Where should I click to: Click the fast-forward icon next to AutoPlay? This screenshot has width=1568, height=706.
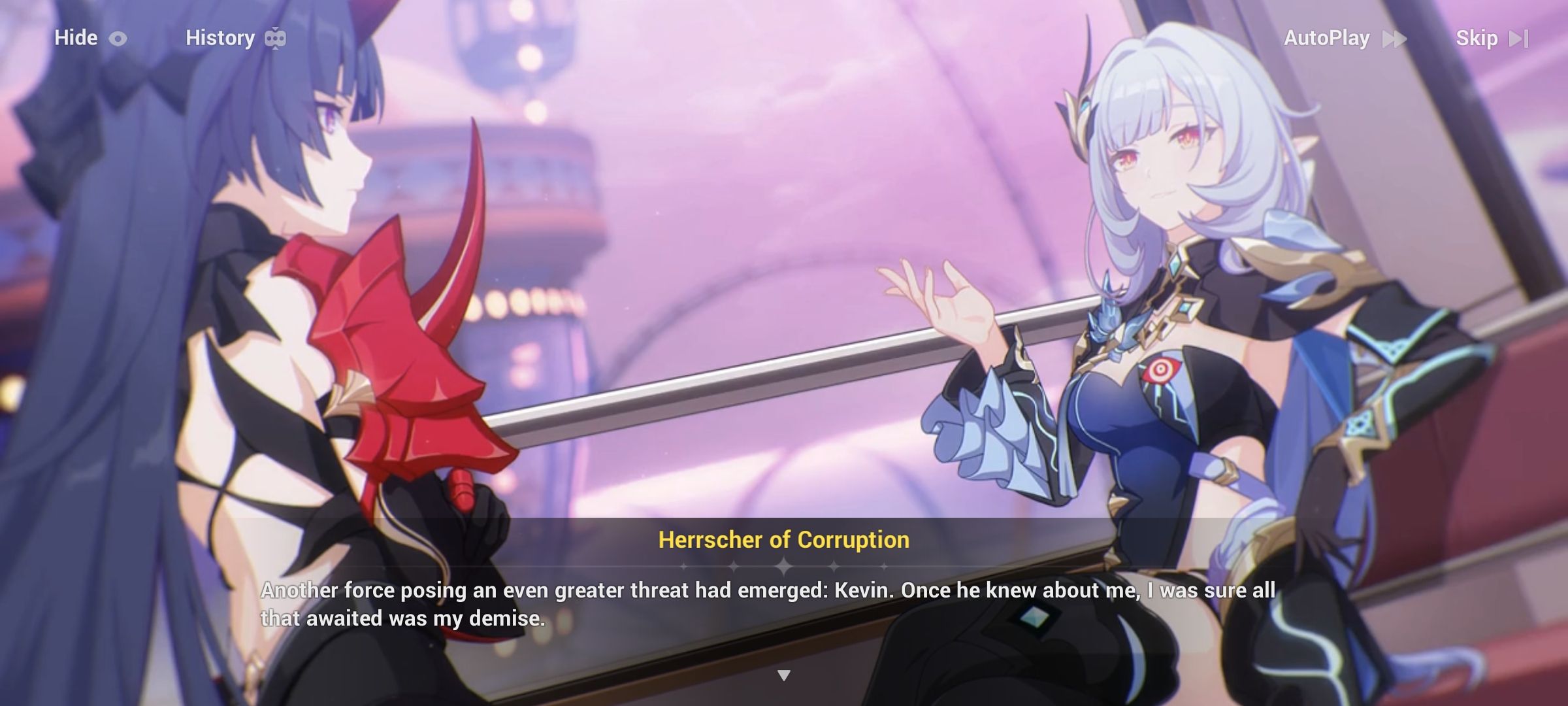pos(1396,38)
